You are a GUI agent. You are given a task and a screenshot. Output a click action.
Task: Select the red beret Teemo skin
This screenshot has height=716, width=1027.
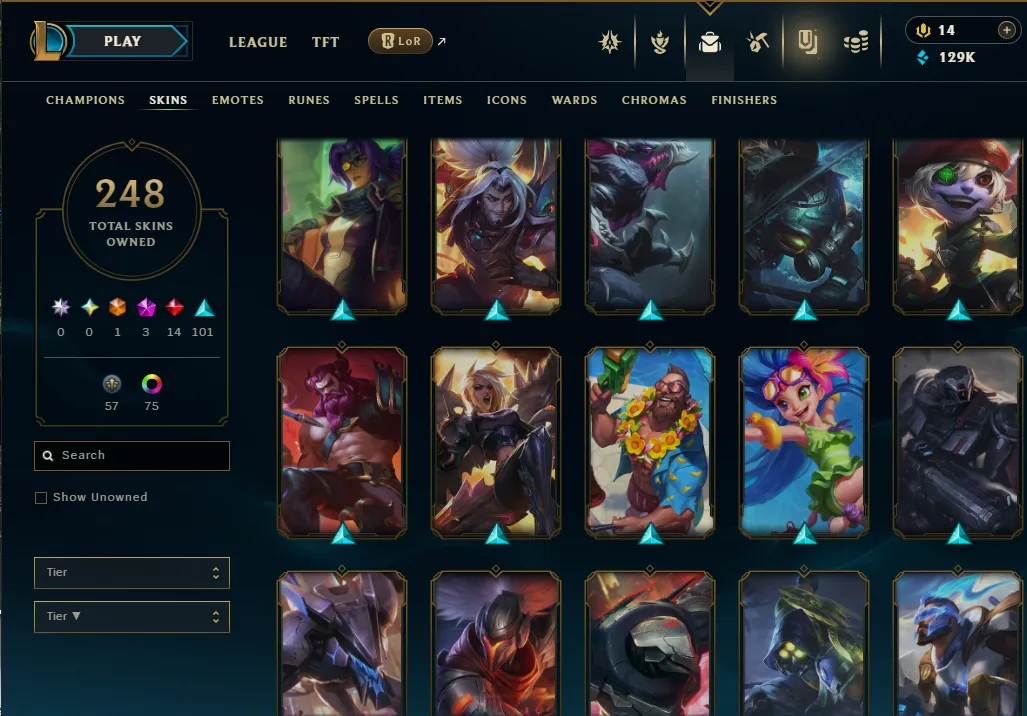(958, 225)
